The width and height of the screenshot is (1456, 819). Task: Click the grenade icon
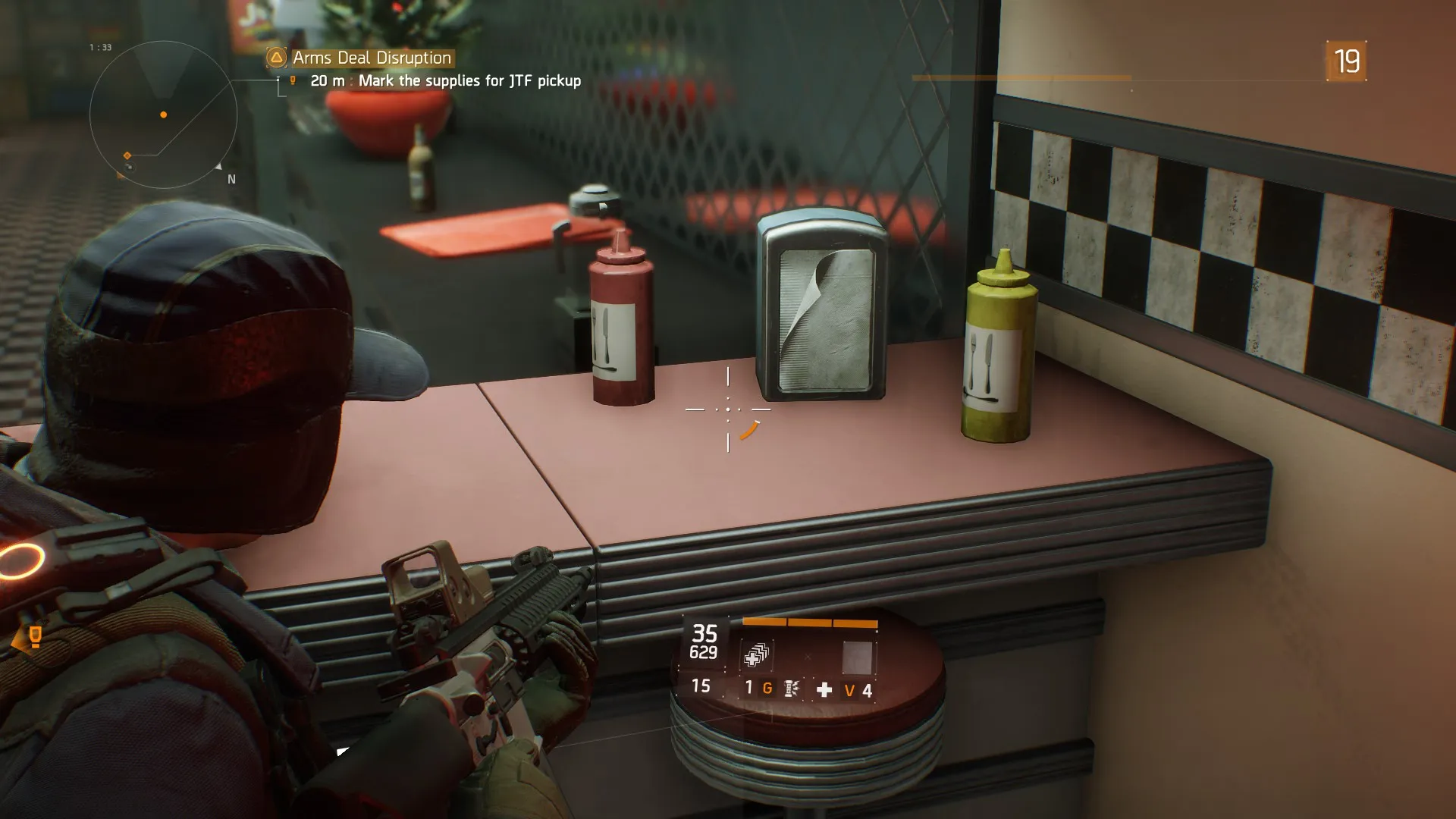click(791, 689)
